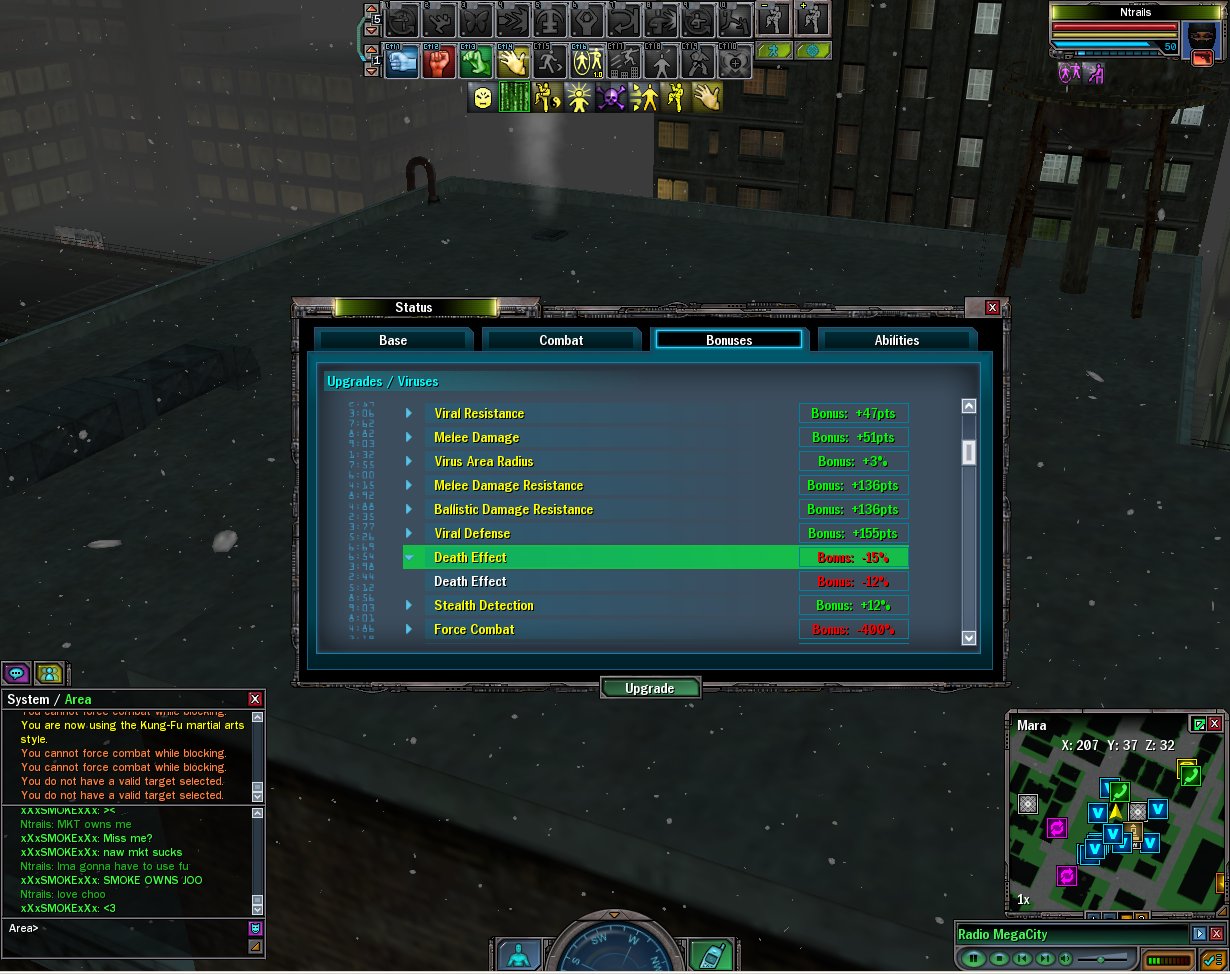
Task: Close the System / Area chat window
Action: coord(255,699)
